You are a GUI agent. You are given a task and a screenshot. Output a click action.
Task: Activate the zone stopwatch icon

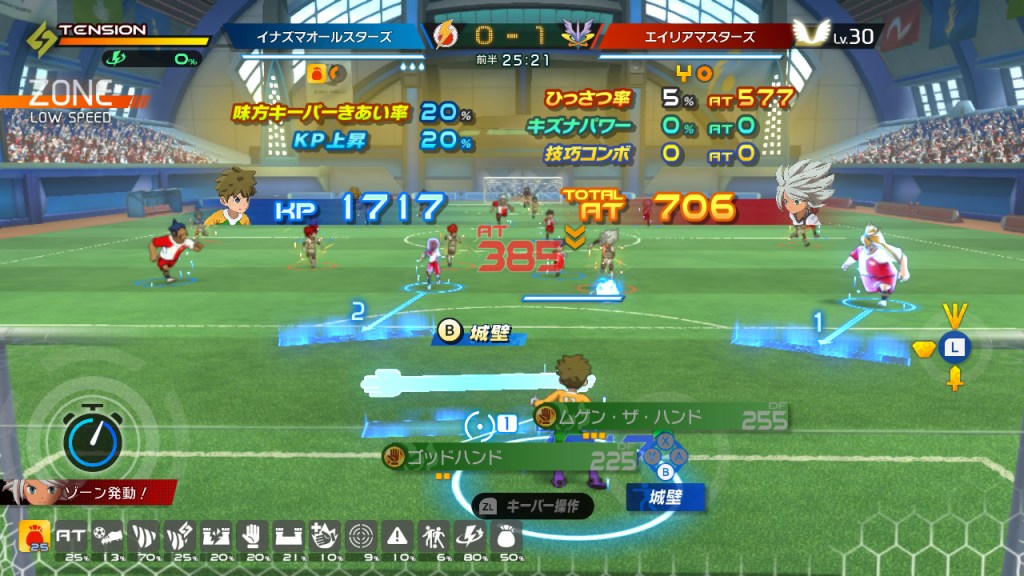[x=92, y=437]
